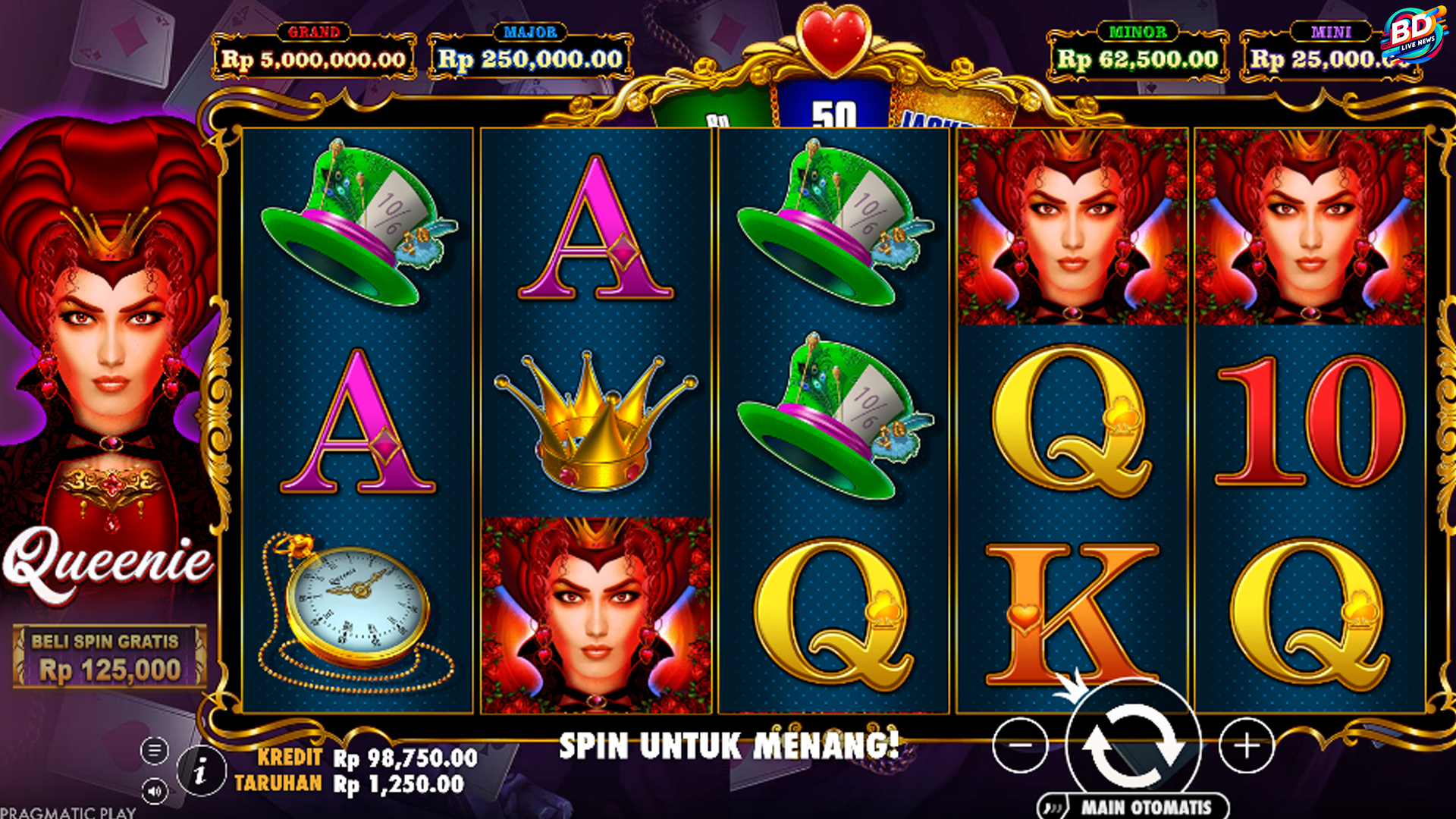Spin the reels with the circular arrow button
Screen dimensions: 1456x819
[1133, 745]
